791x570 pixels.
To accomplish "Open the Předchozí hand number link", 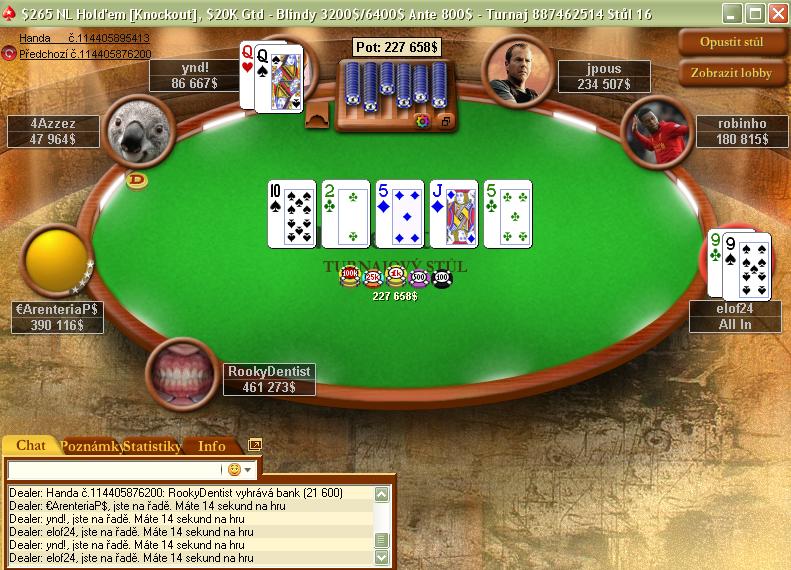I will tap(84, 53).
